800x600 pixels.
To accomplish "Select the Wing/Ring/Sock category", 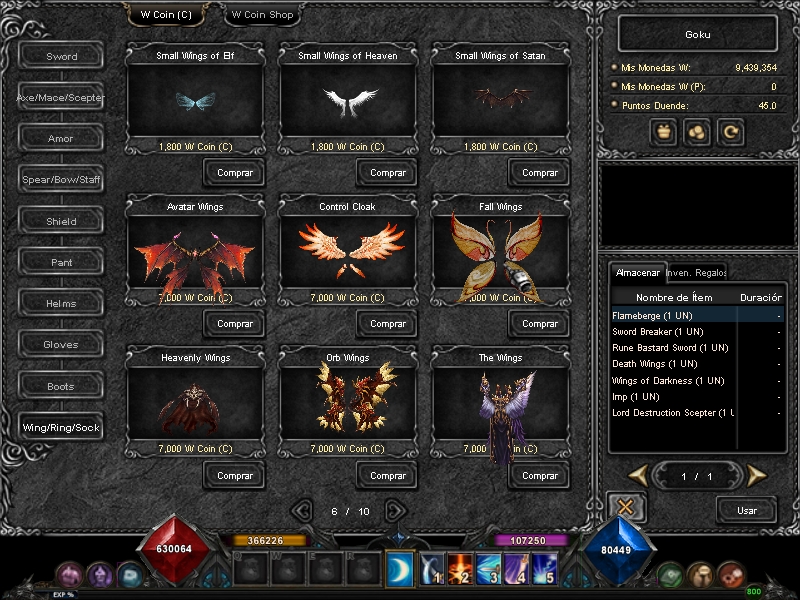I will point(61,428).
